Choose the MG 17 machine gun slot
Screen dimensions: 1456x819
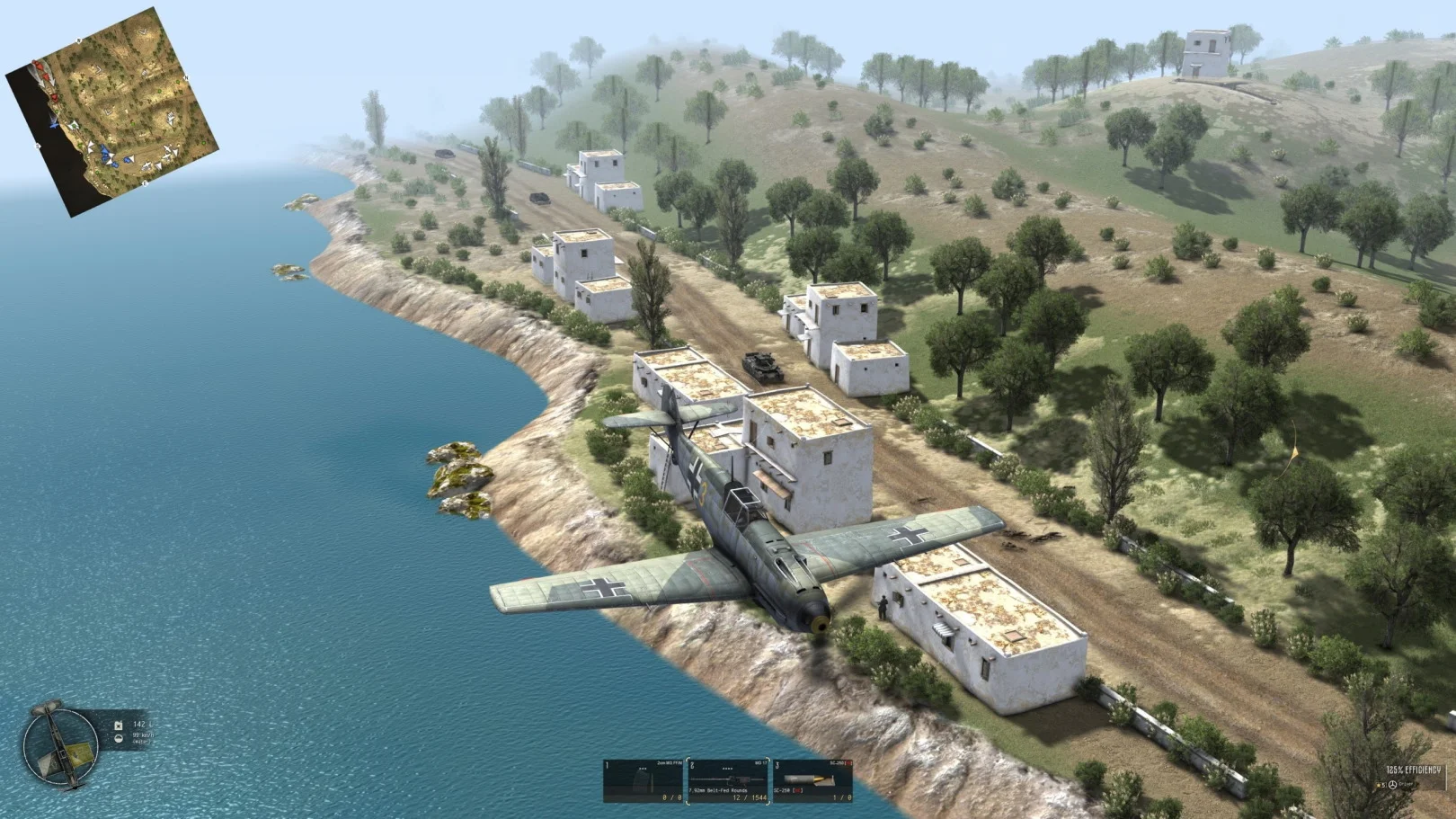(727, 780)
